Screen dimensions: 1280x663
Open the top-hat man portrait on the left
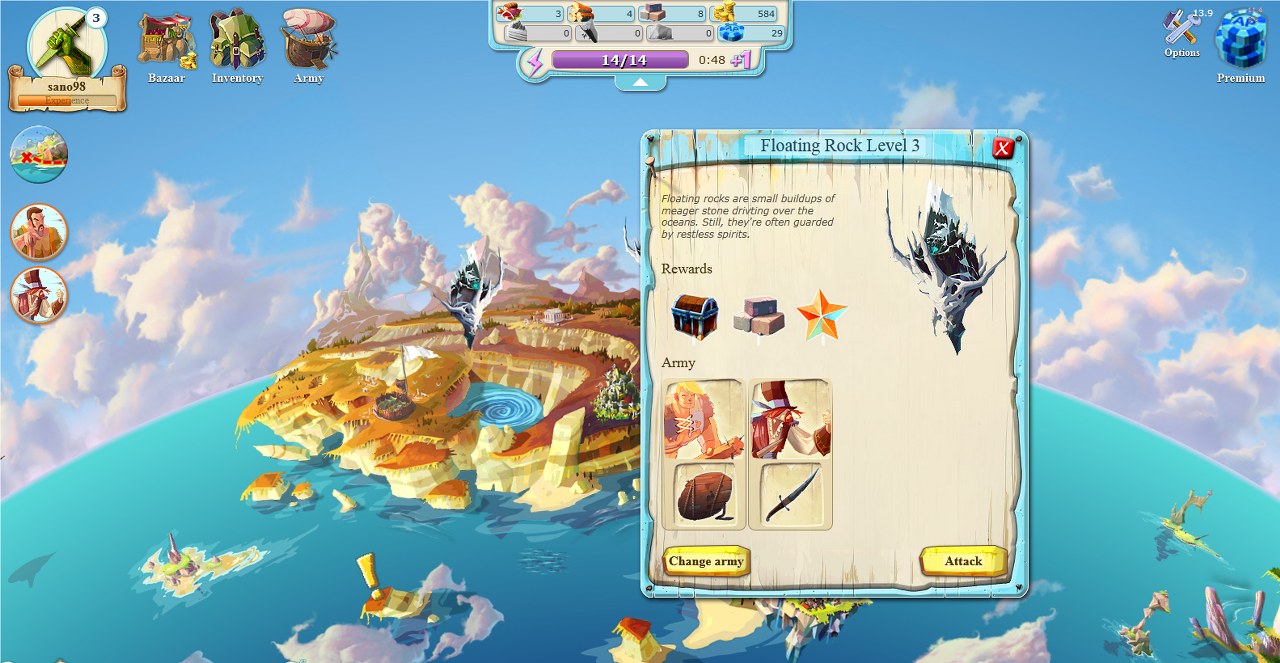coord(39,295)
